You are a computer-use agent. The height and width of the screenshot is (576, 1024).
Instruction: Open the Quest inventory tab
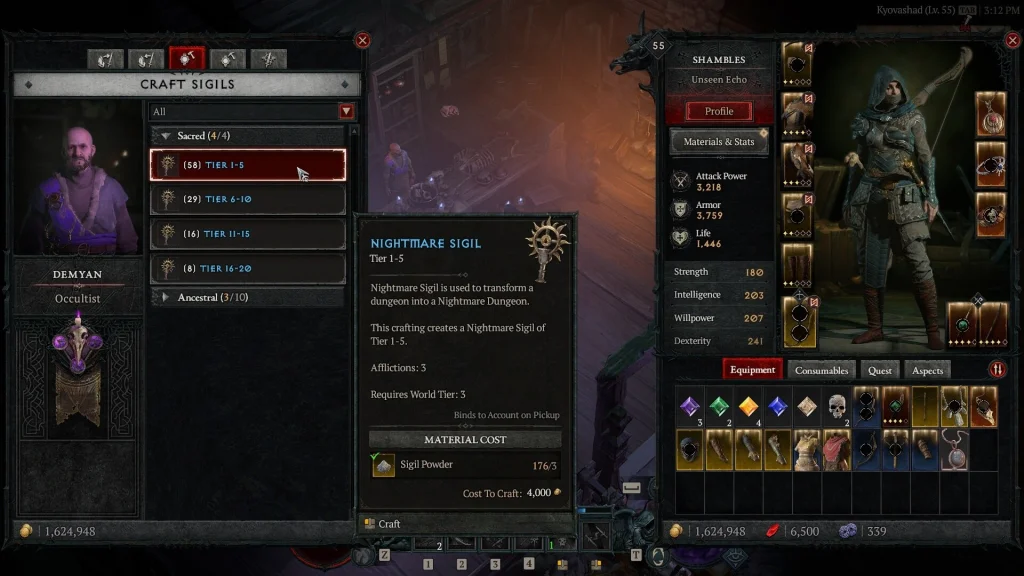click(880, 370)
